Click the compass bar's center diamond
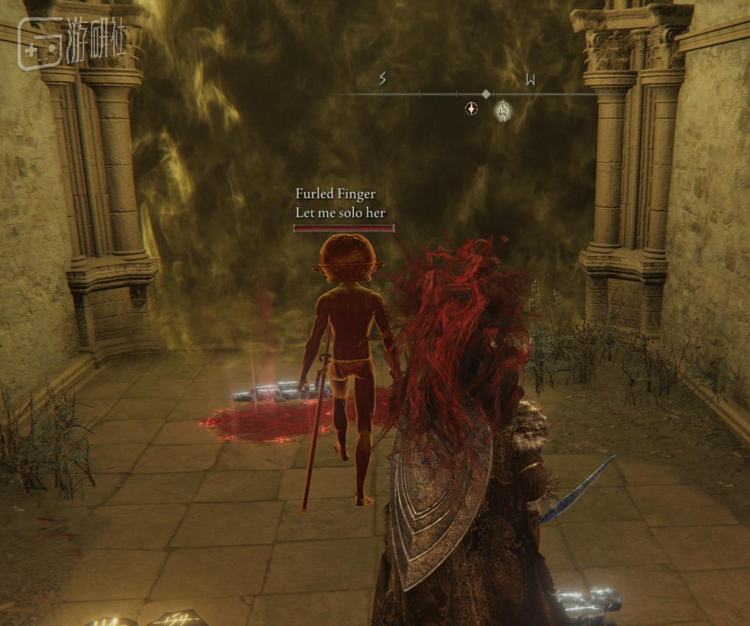This screenshot has height=626, width=750. click(x=486, y=94)
